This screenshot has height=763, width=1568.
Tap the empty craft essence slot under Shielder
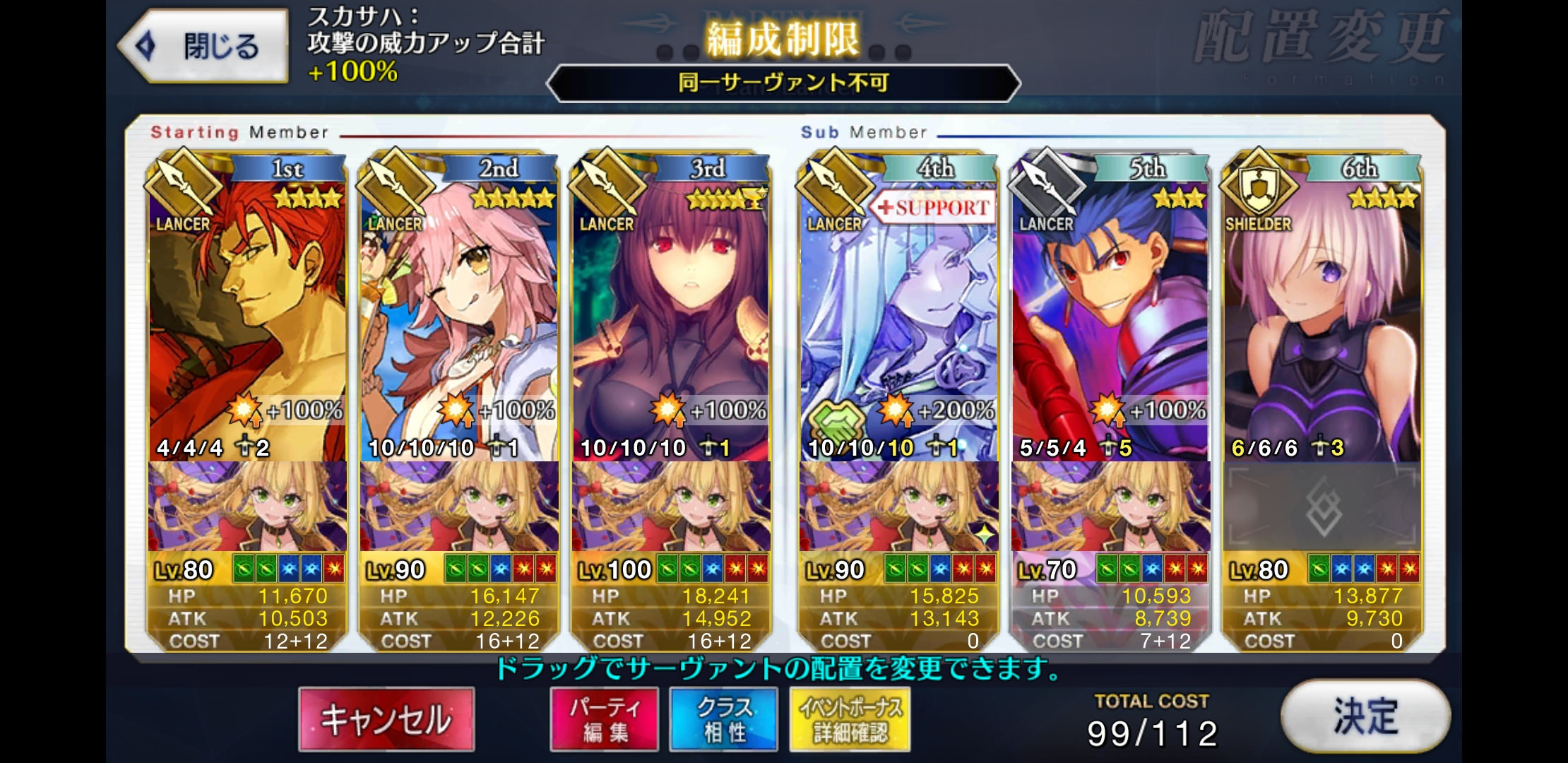click(x=1322, y=507)
